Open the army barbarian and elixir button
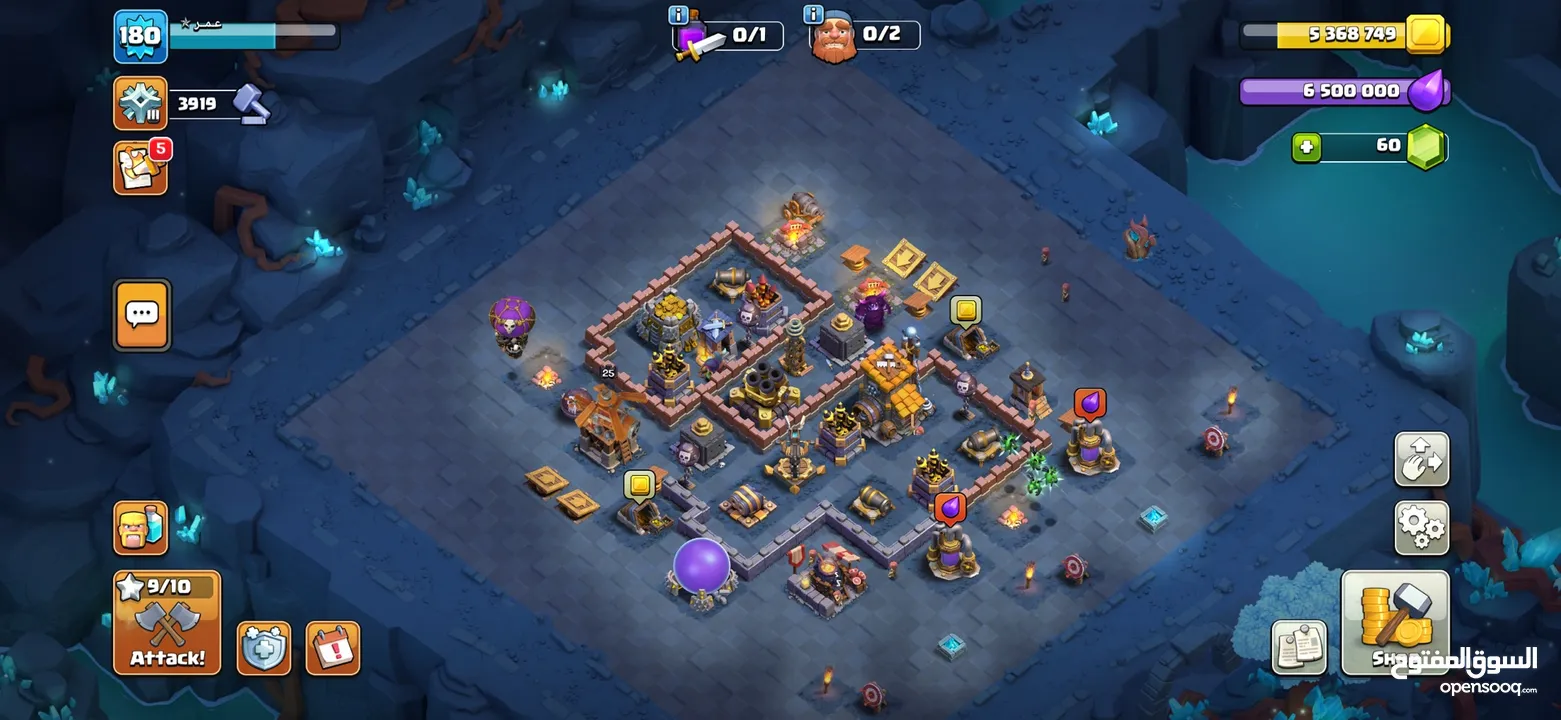The image size is (1561, 720). pos(140,528)
